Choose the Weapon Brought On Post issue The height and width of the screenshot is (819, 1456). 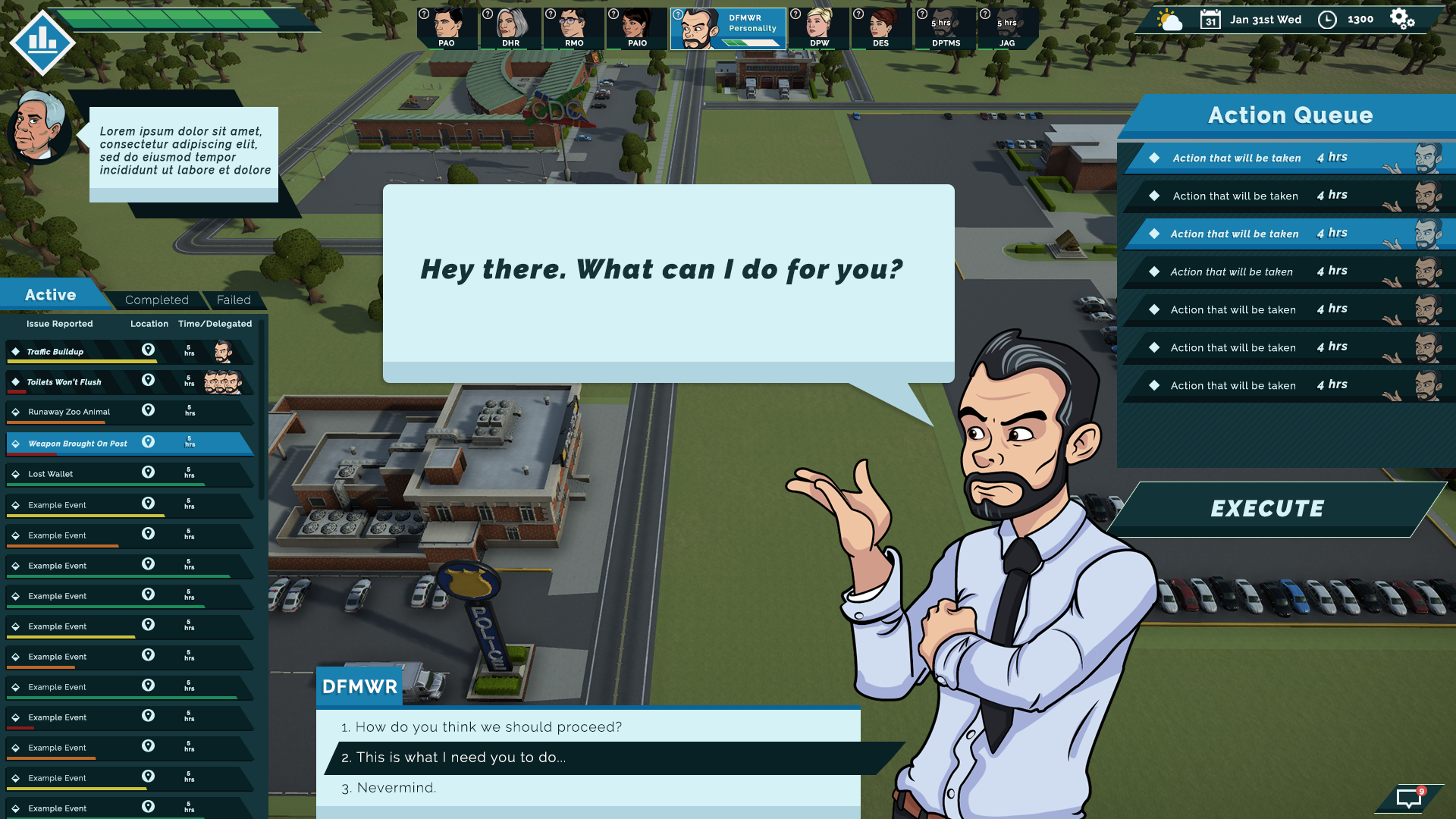(x=78, y=444)
